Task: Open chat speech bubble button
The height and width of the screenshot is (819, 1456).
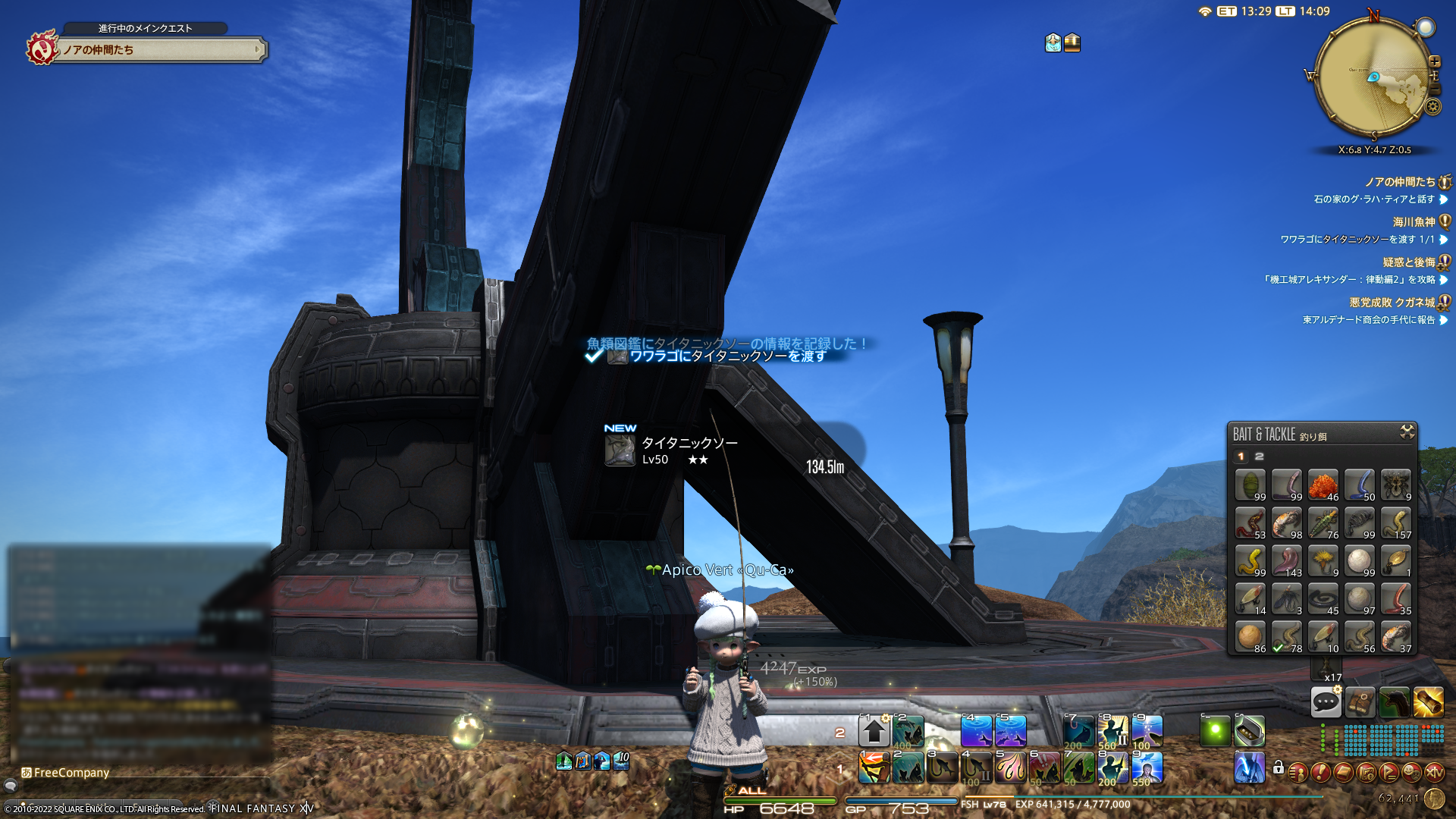Action: [x=1326, y=702]
